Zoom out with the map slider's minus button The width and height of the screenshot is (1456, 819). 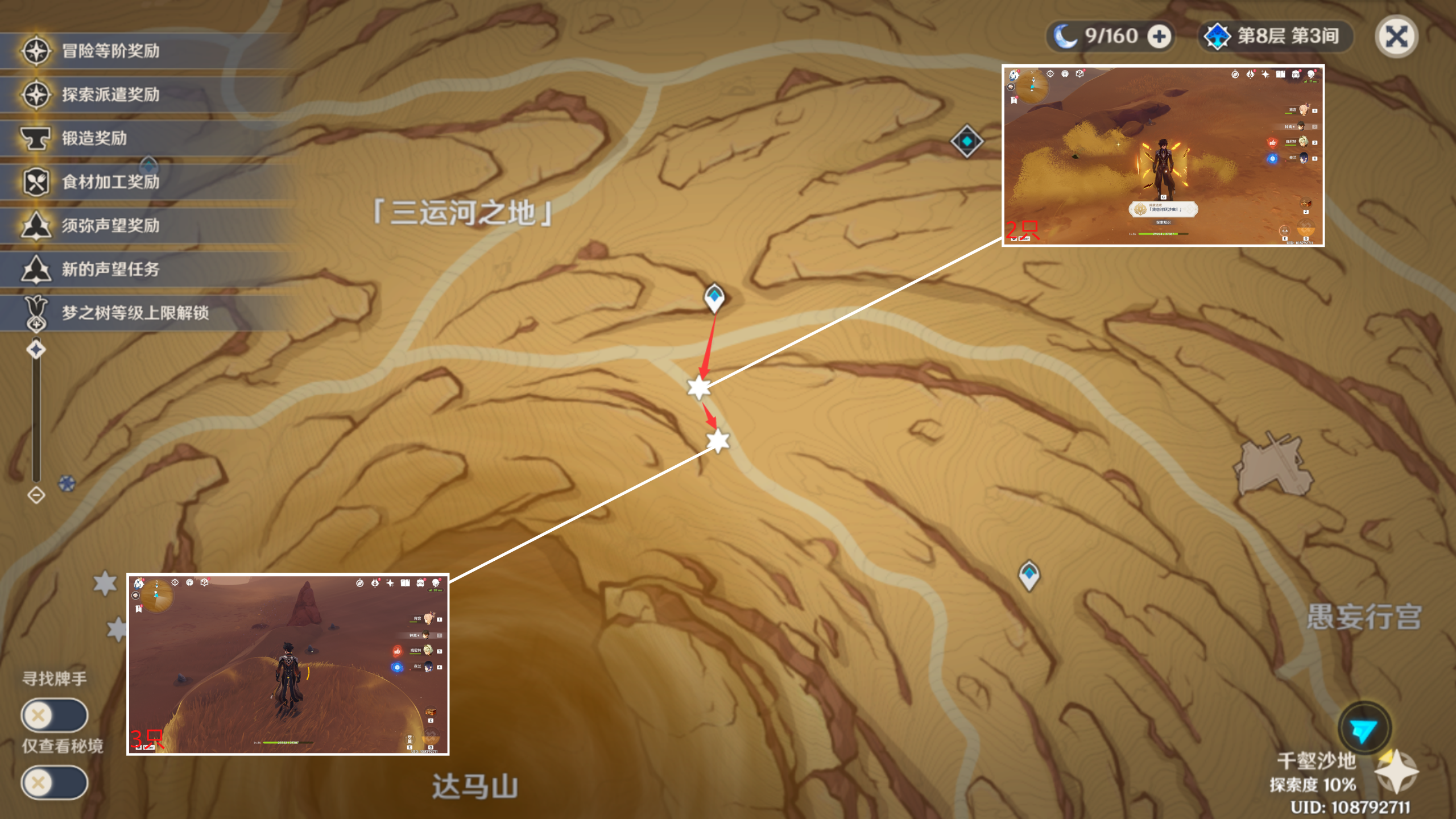[36, 495]
